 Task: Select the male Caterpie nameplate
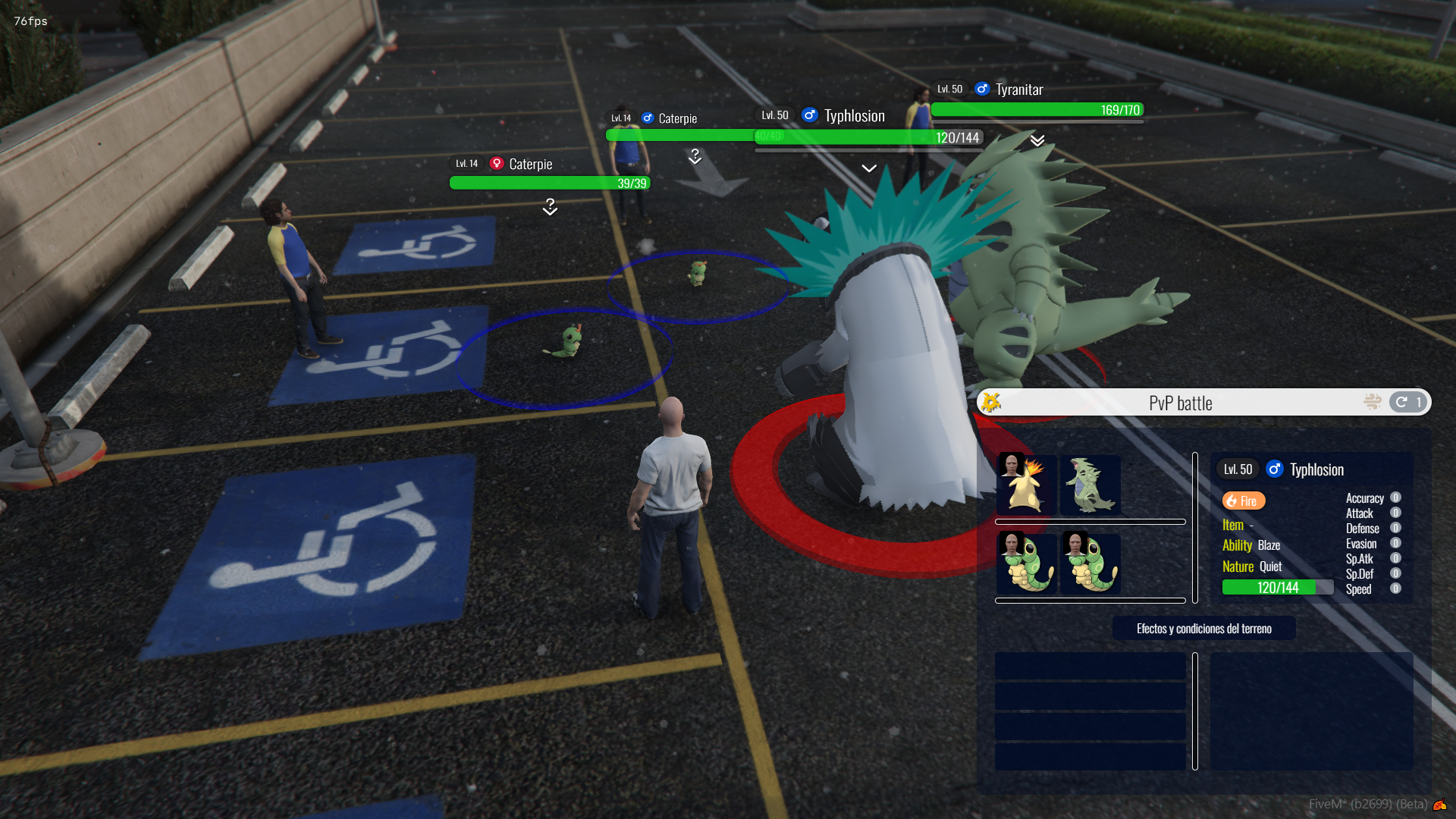point(677,118)
